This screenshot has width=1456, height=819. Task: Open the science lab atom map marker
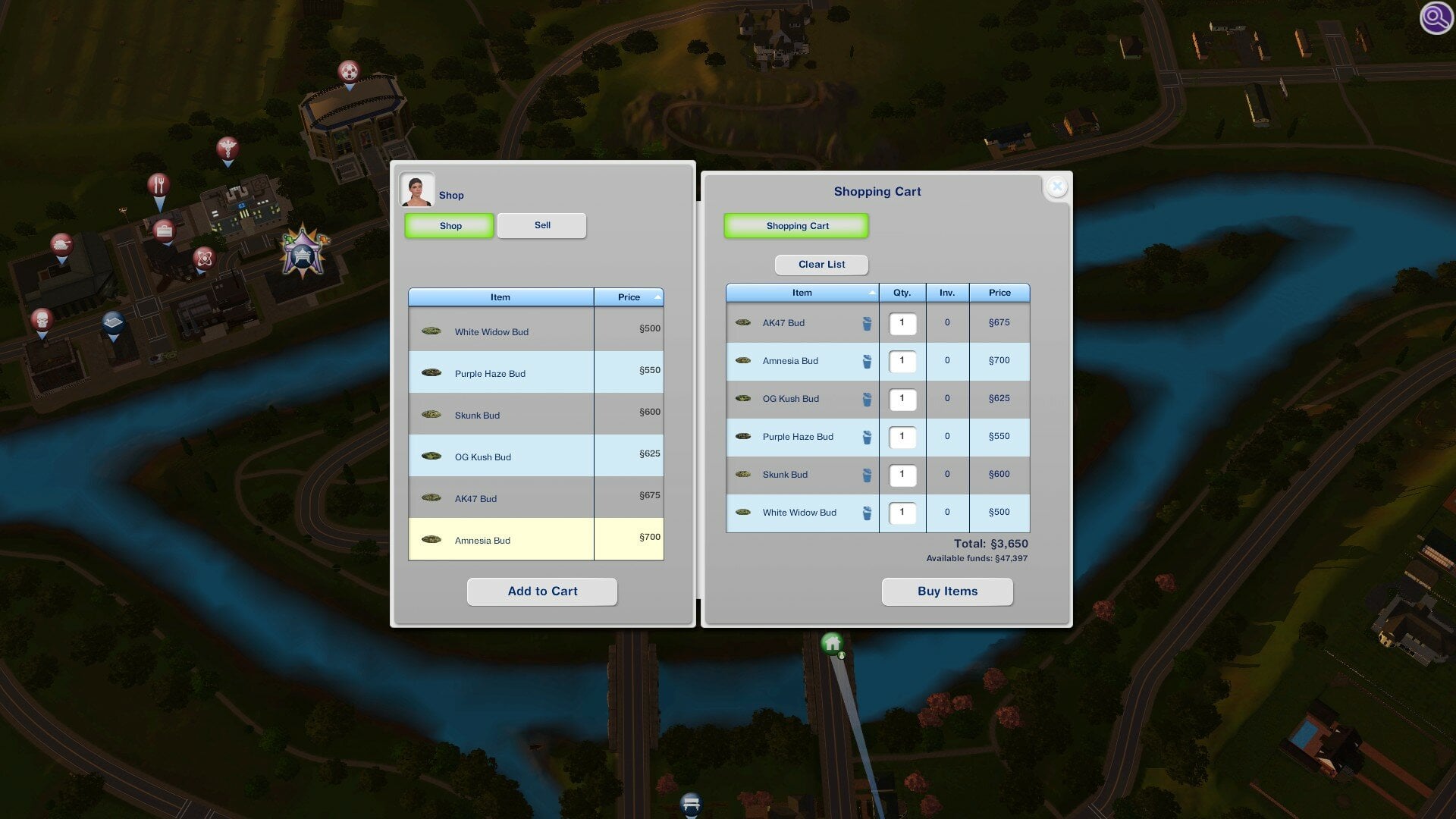204,258
